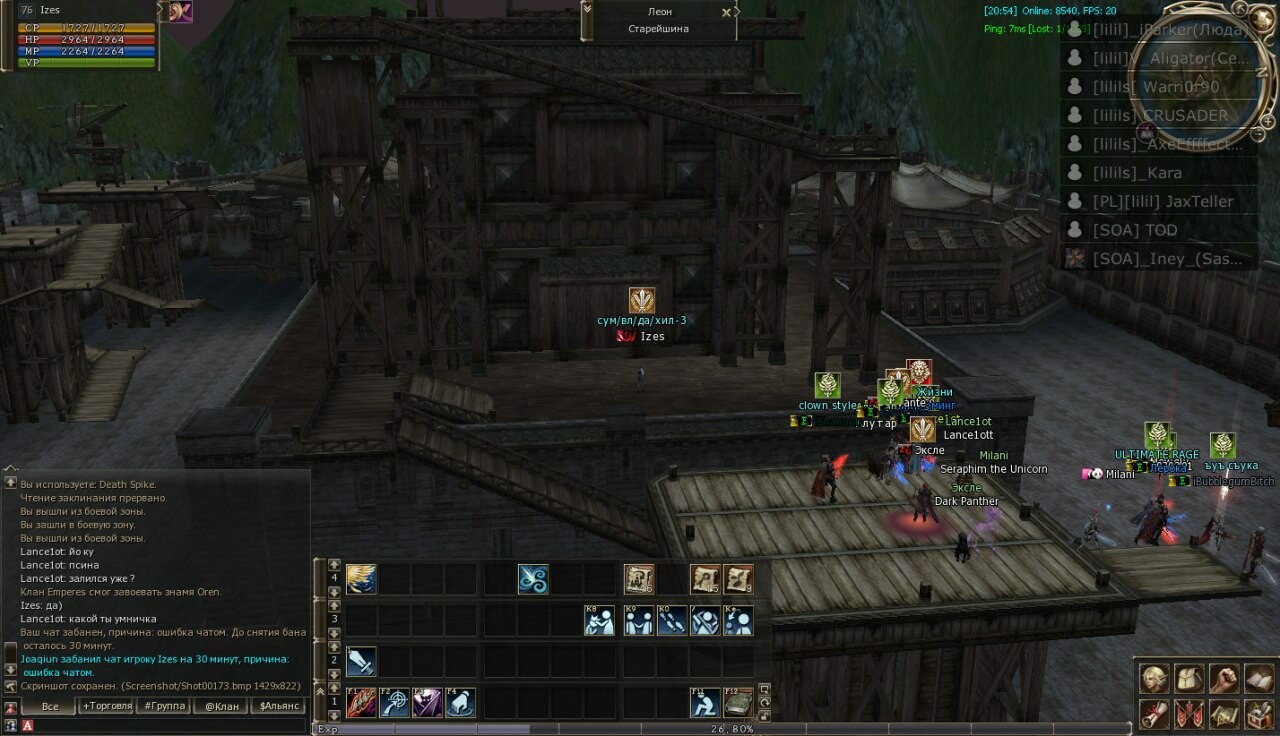Open the inventory bag icon
This screenshot has height=736, width=1280.
tap(1189, 678)
